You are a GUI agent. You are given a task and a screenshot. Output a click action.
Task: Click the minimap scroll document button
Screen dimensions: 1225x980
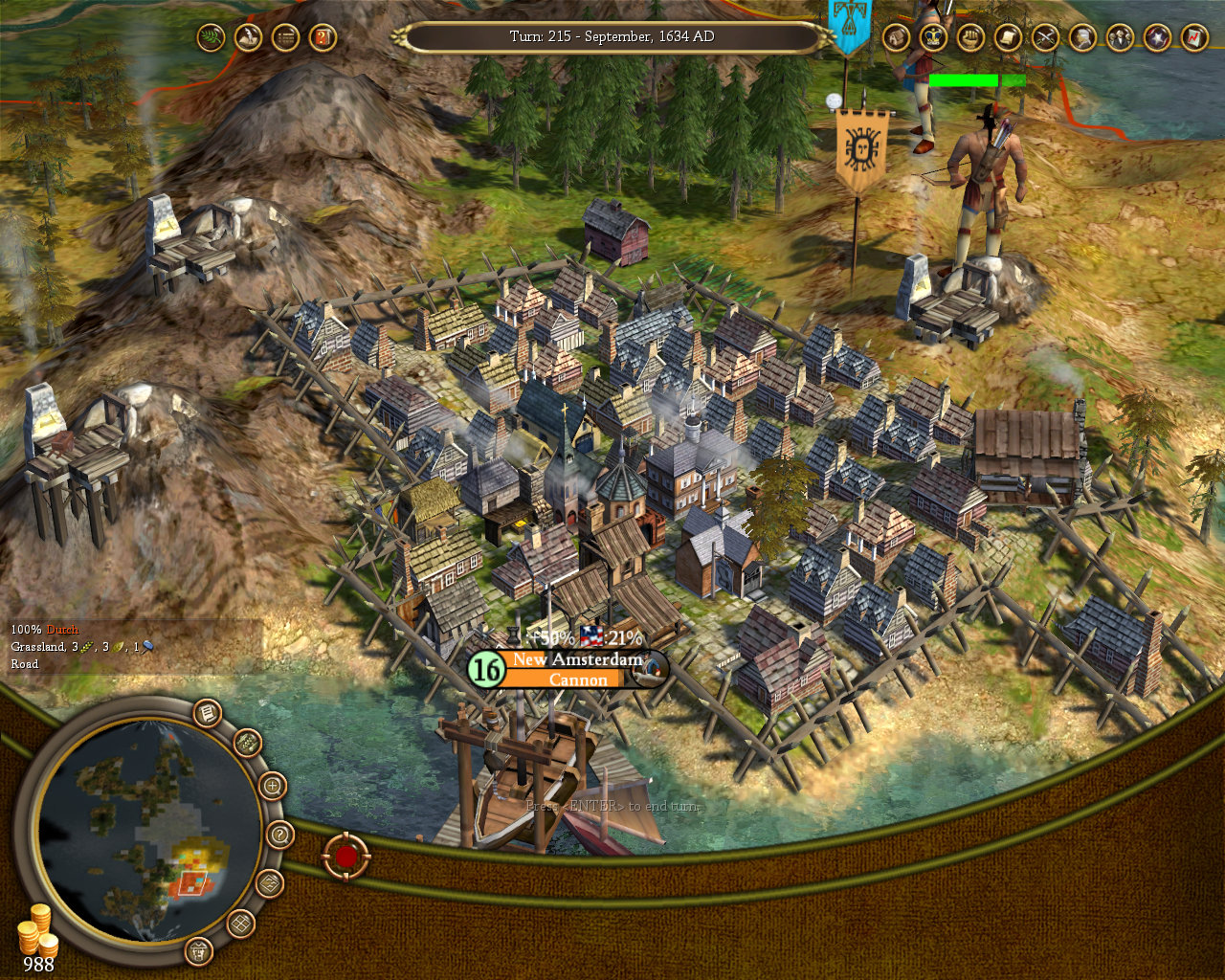point(208,713)
